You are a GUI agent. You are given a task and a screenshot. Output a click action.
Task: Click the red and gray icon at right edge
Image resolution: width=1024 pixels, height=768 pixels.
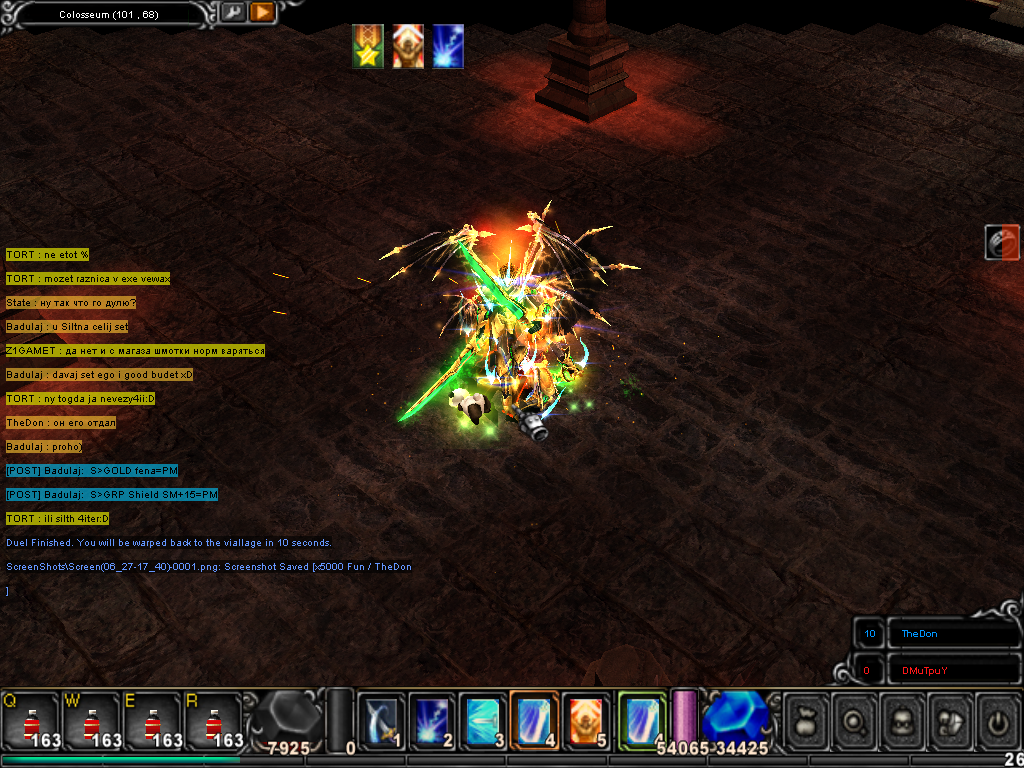(x=1002, y=243)
